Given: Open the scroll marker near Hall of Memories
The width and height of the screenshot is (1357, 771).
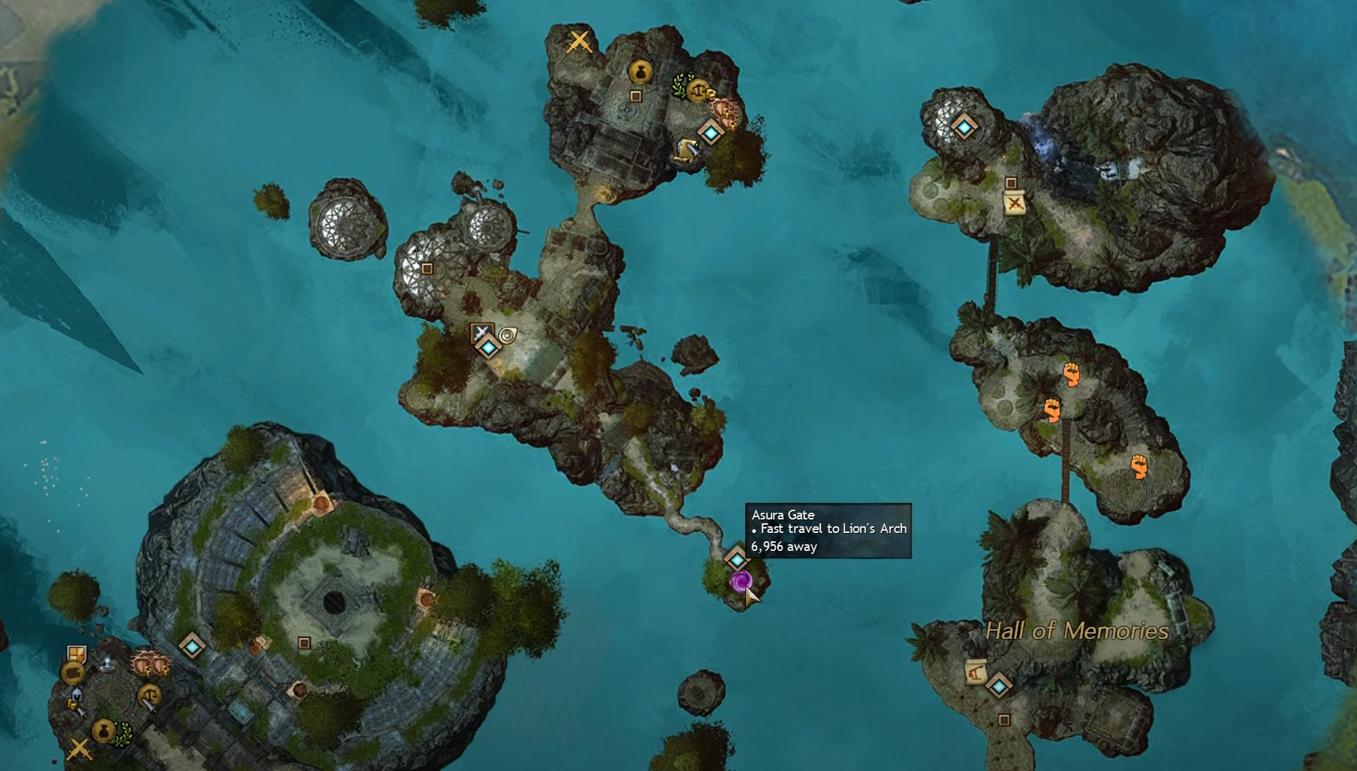Looking at the screenshot, I should (x=975, y=671).
